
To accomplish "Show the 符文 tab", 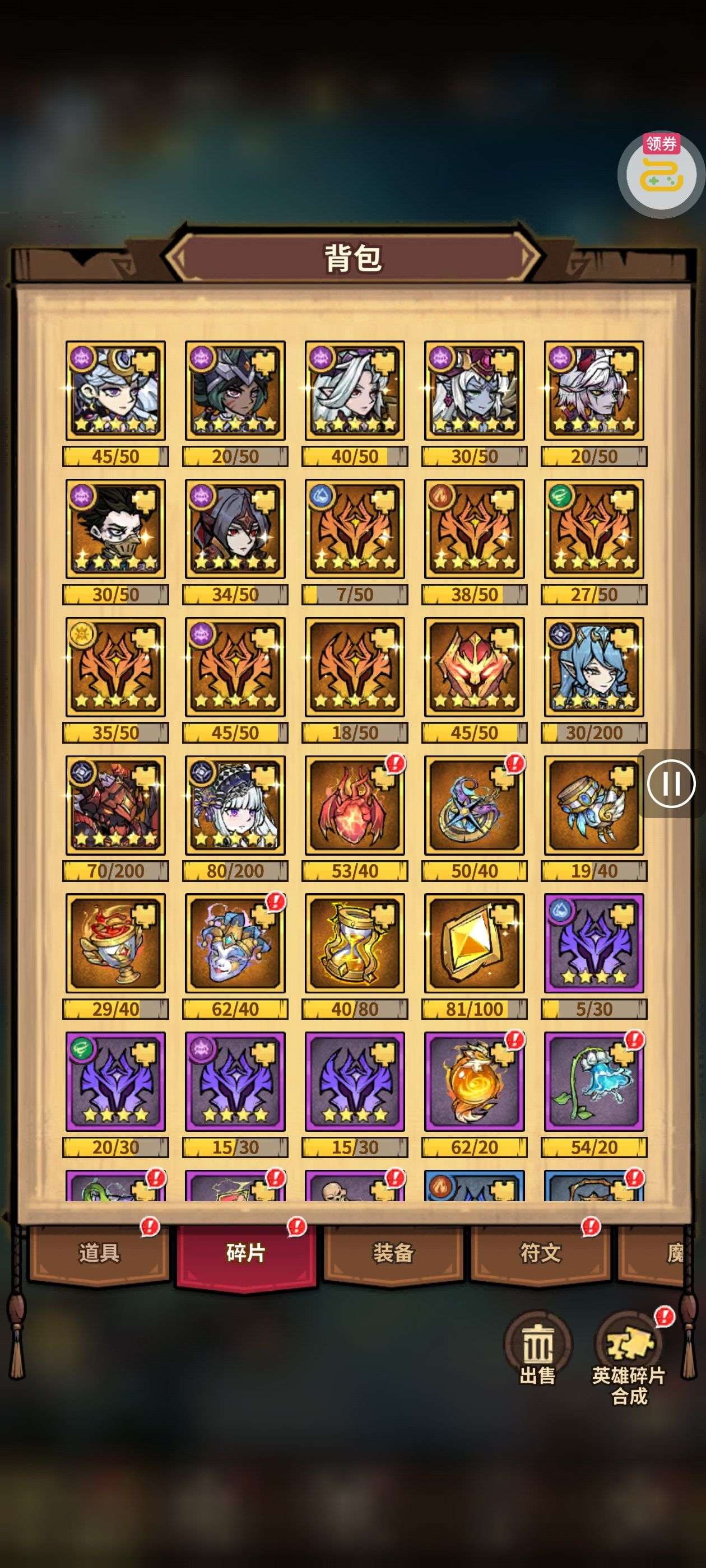I will (540, 1253).
